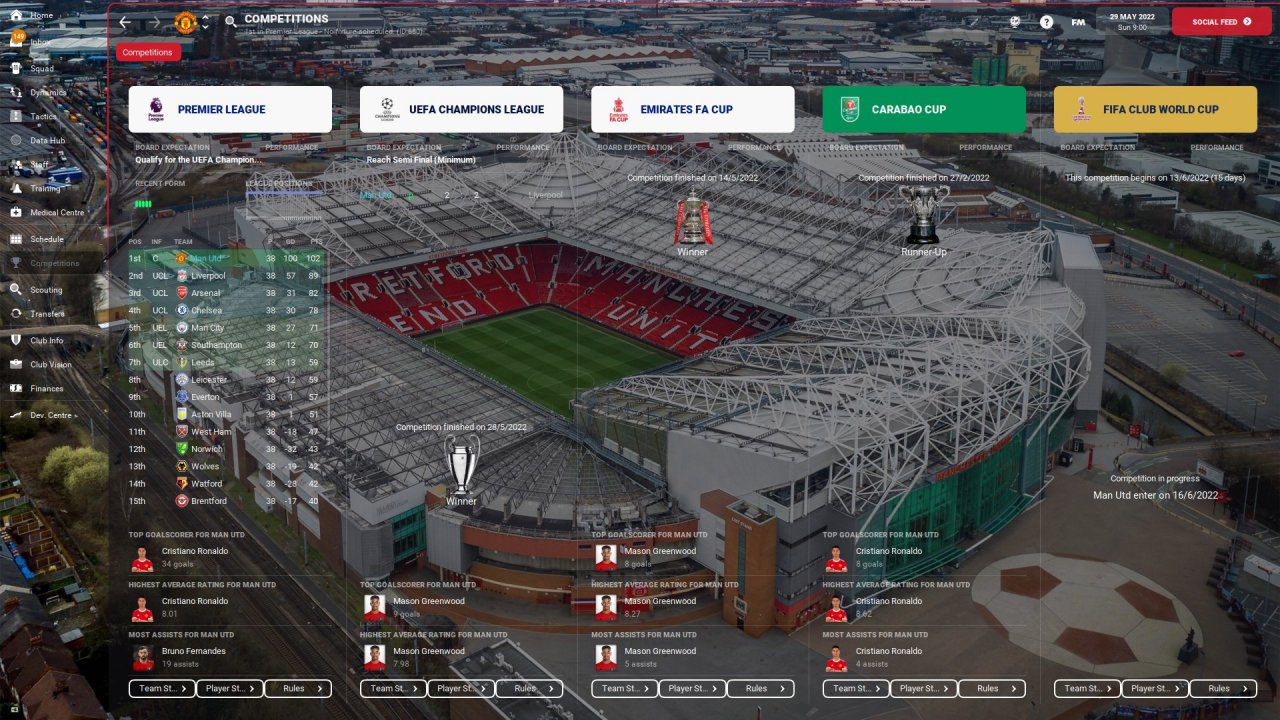Click the red Competitions tab
This screenshot has width=1280, height=720.
pos(148,52)
